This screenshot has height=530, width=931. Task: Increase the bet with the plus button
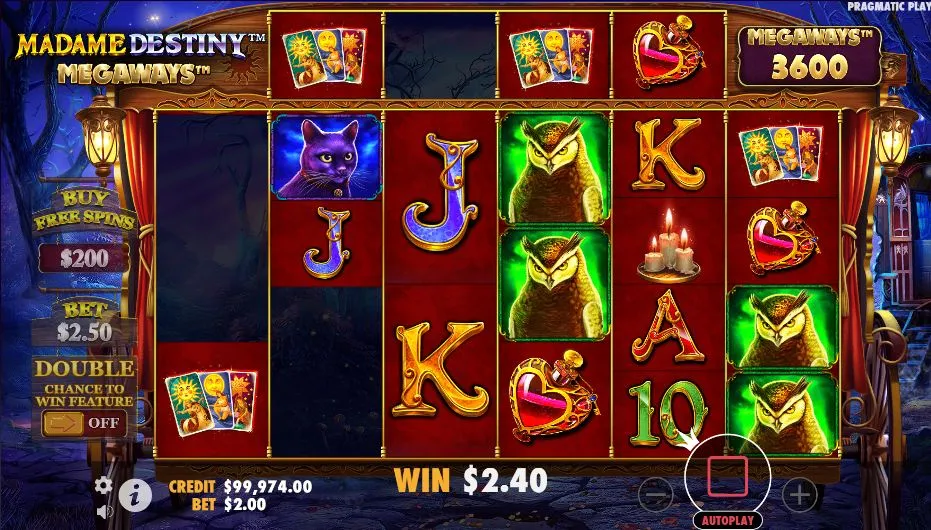click(799, 492)
